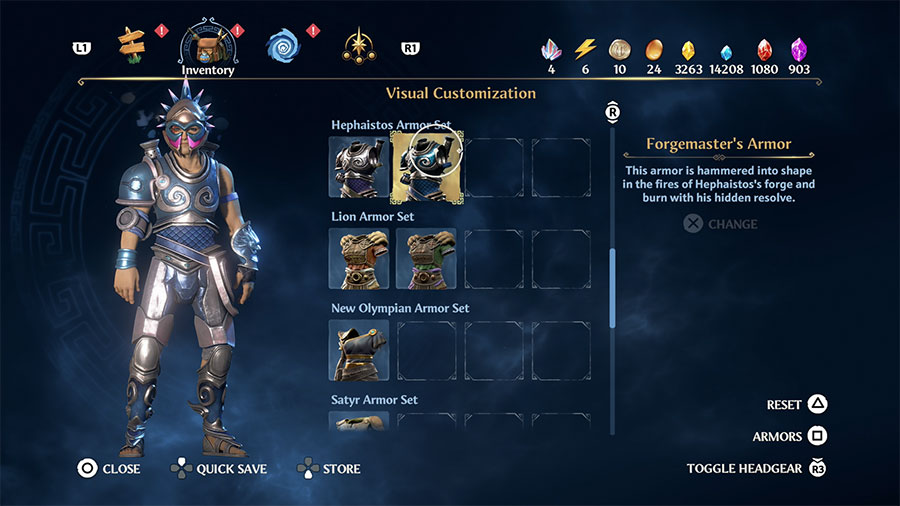The width and height of the screenshot is (900, 506).
Task: Pick the second Lion Armor Set skin
Action: tap(425, 258)
